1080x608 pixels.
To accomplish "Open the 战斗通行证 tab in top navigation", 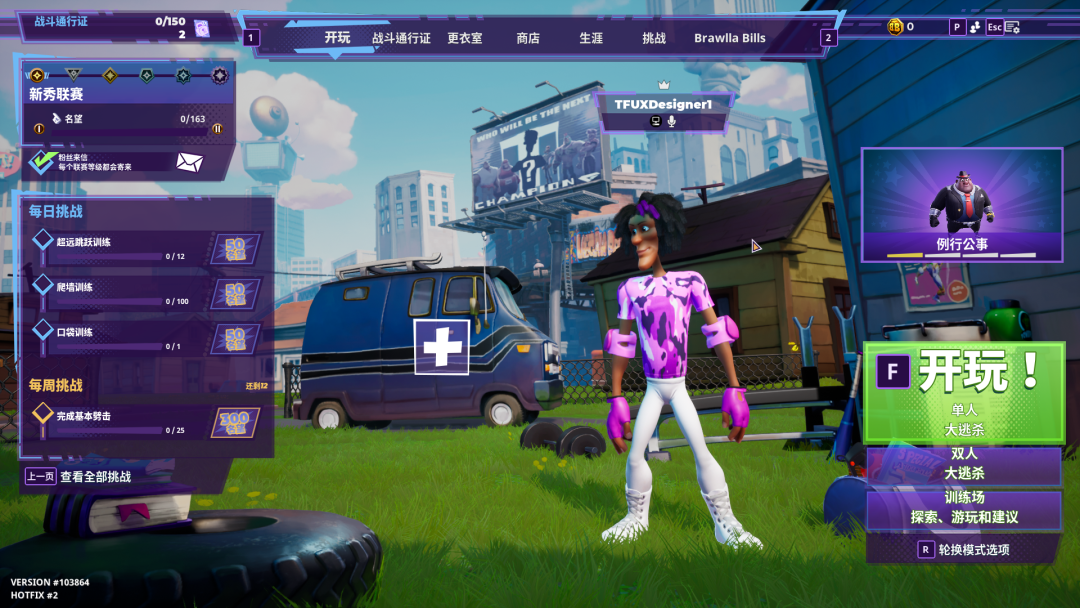I will [401, 38].
